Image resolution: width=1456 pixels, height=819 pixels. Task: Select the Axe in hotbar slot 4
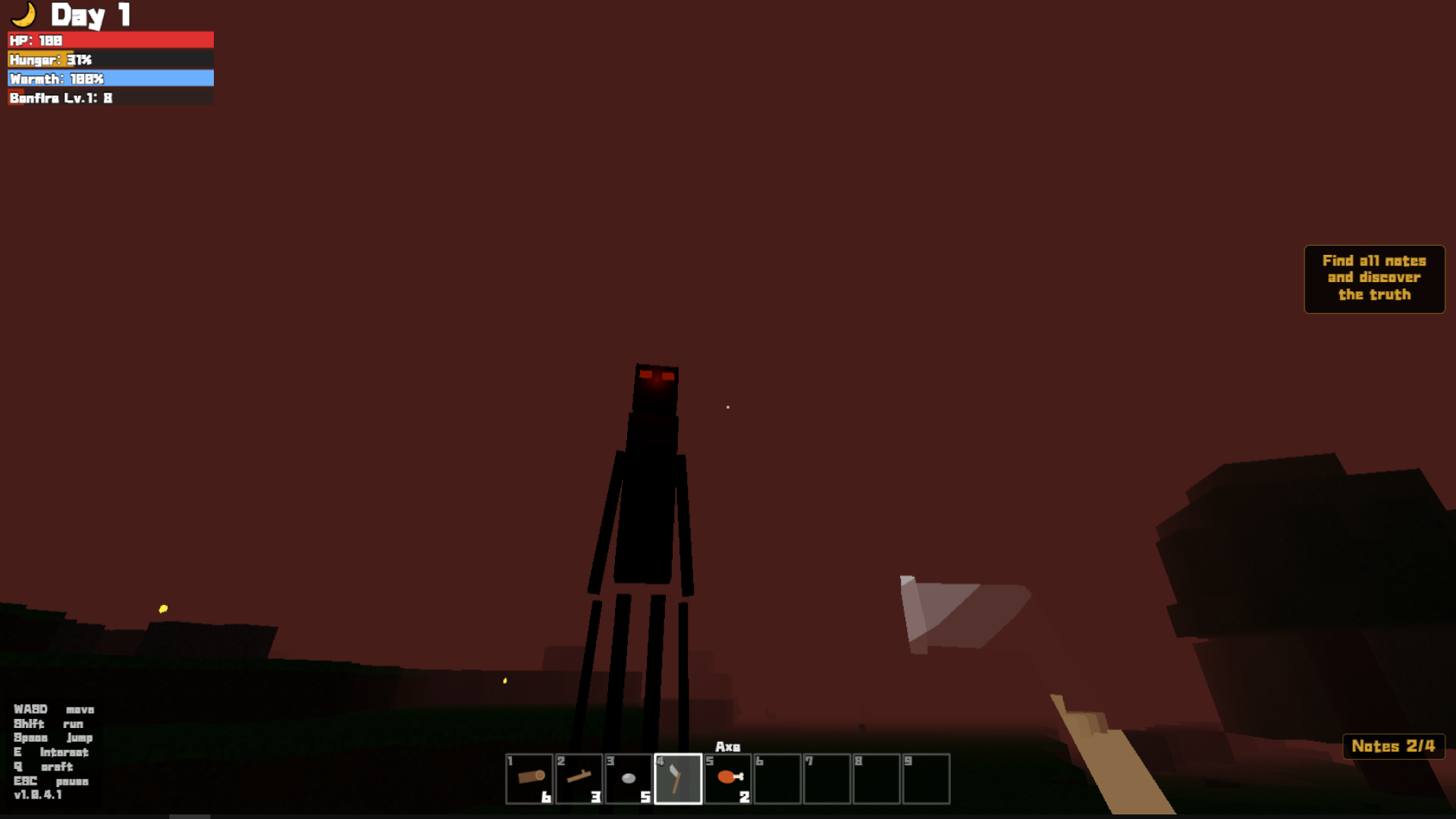pos(677,777)
